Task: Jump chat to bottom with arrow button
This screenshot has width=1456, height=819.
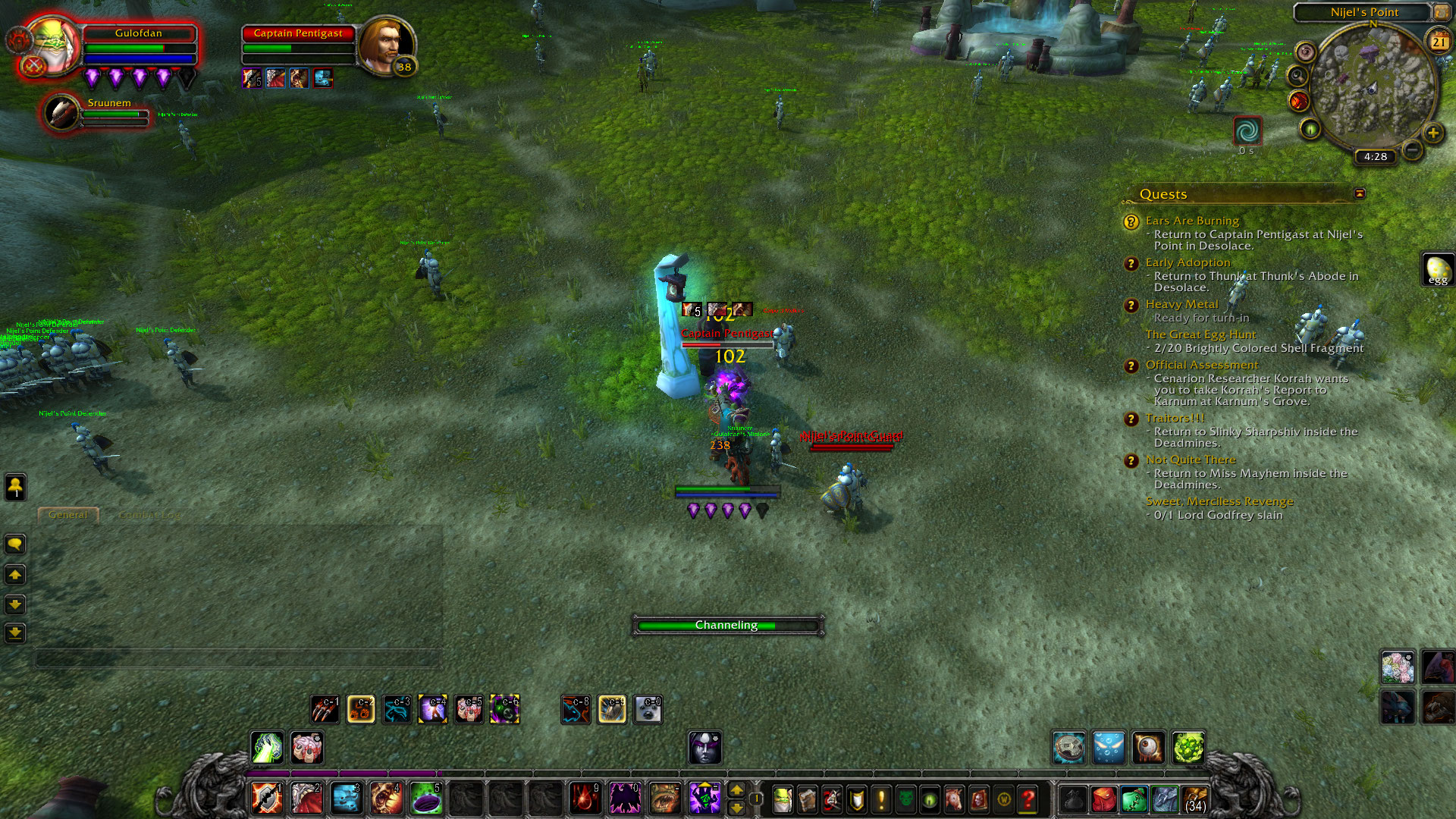Action: [15, 632]
